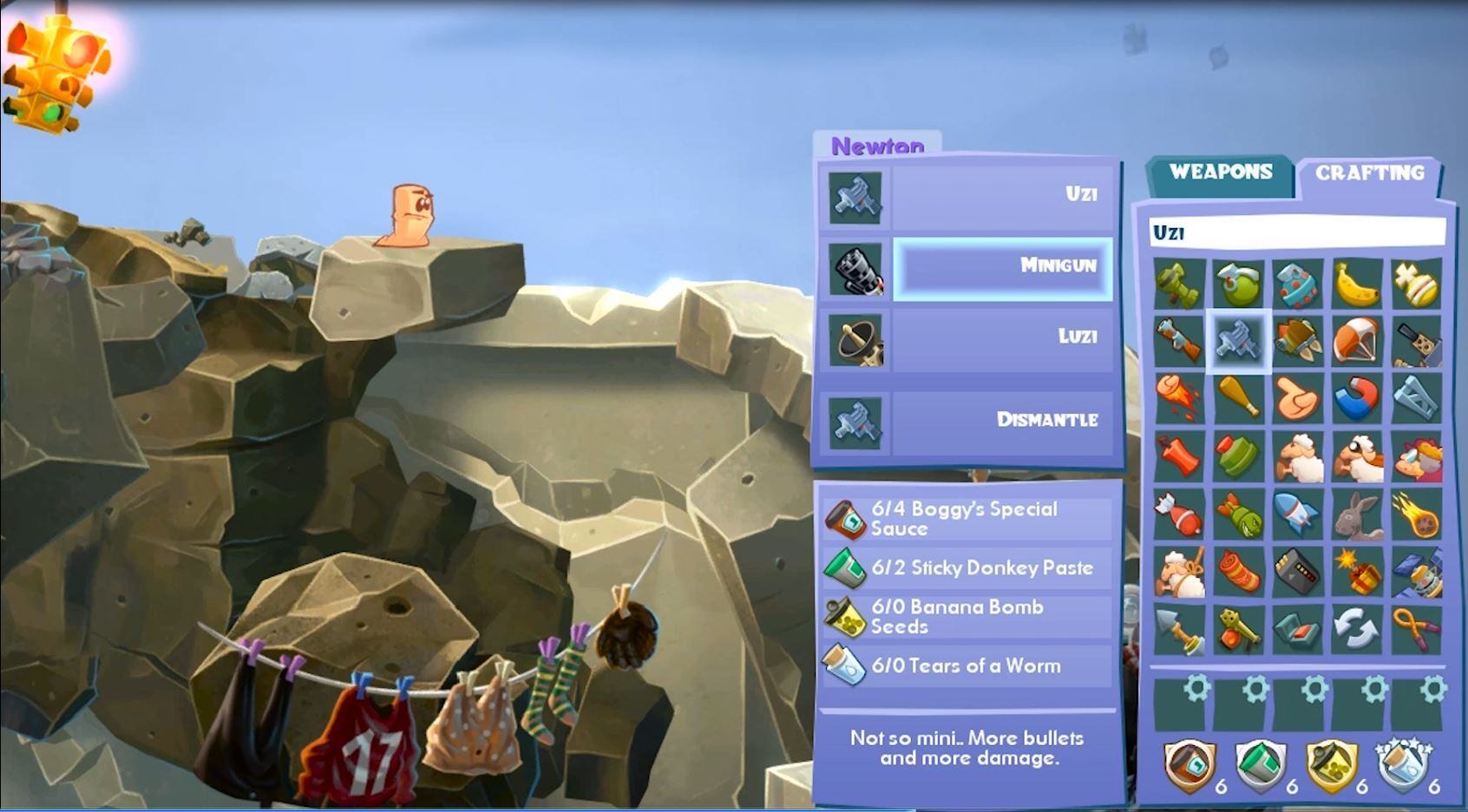This screenshot has width=1468, height=812.
Task: Select the girder item
Action: click(1416, 398)
